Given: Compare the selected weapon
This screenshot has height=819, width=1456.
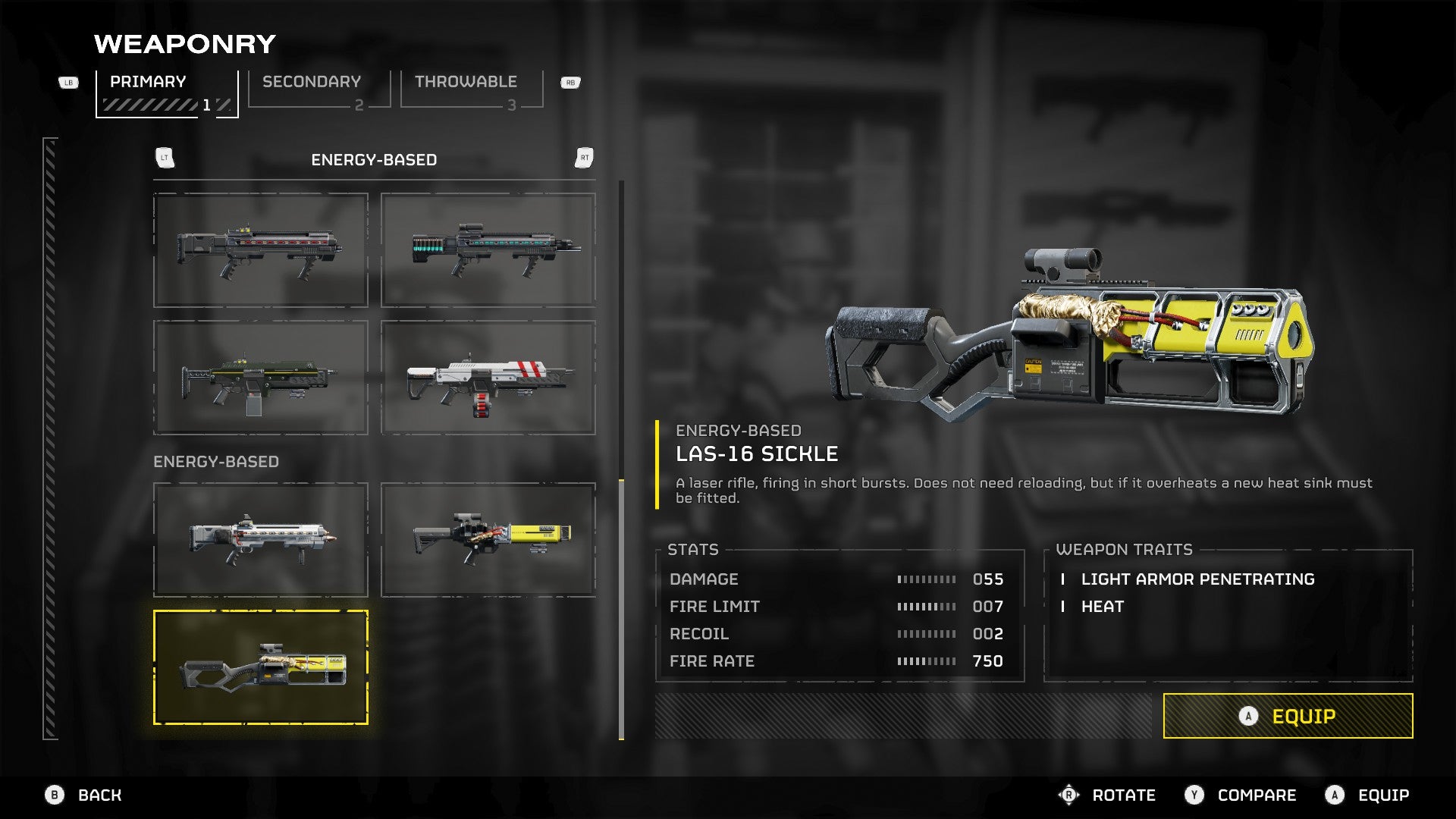Looking at the screenshot, I should (1241, 795).
